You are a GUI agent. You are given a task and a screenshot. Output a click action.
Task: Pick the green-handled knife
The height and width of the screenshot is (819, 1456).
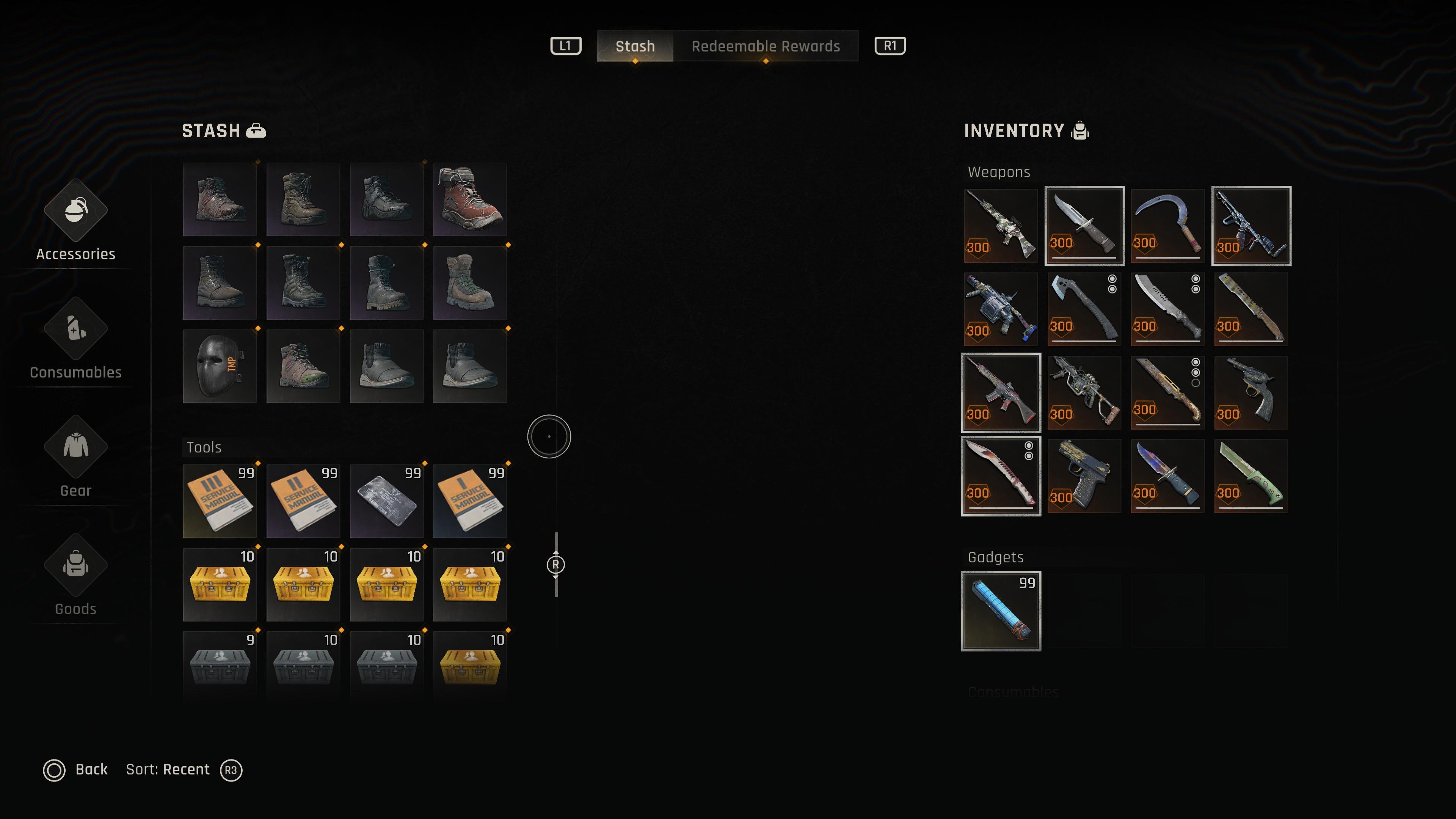pos(1251,476)
